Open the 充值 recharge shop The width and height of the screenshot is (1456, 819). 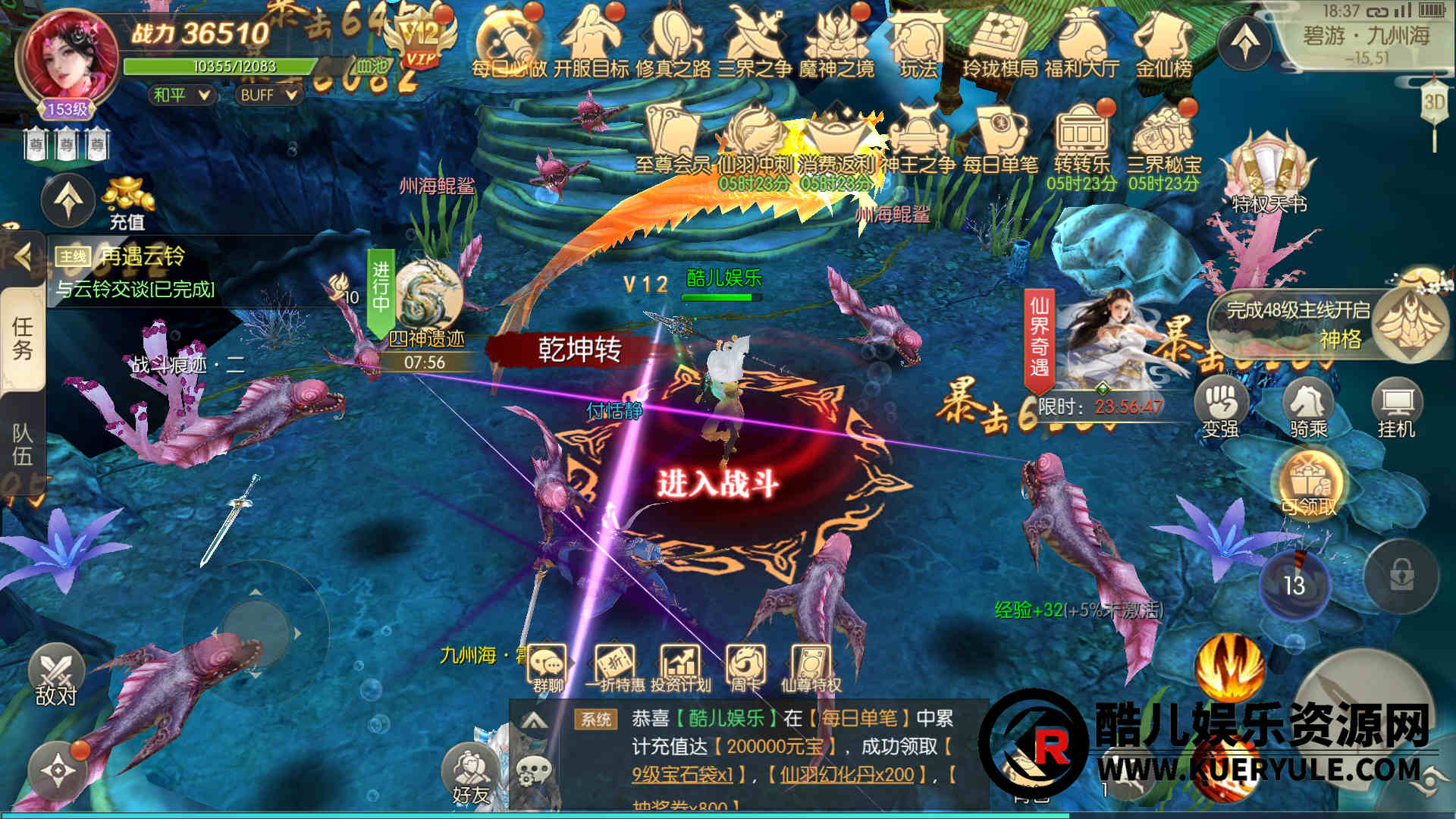point(127,202)
